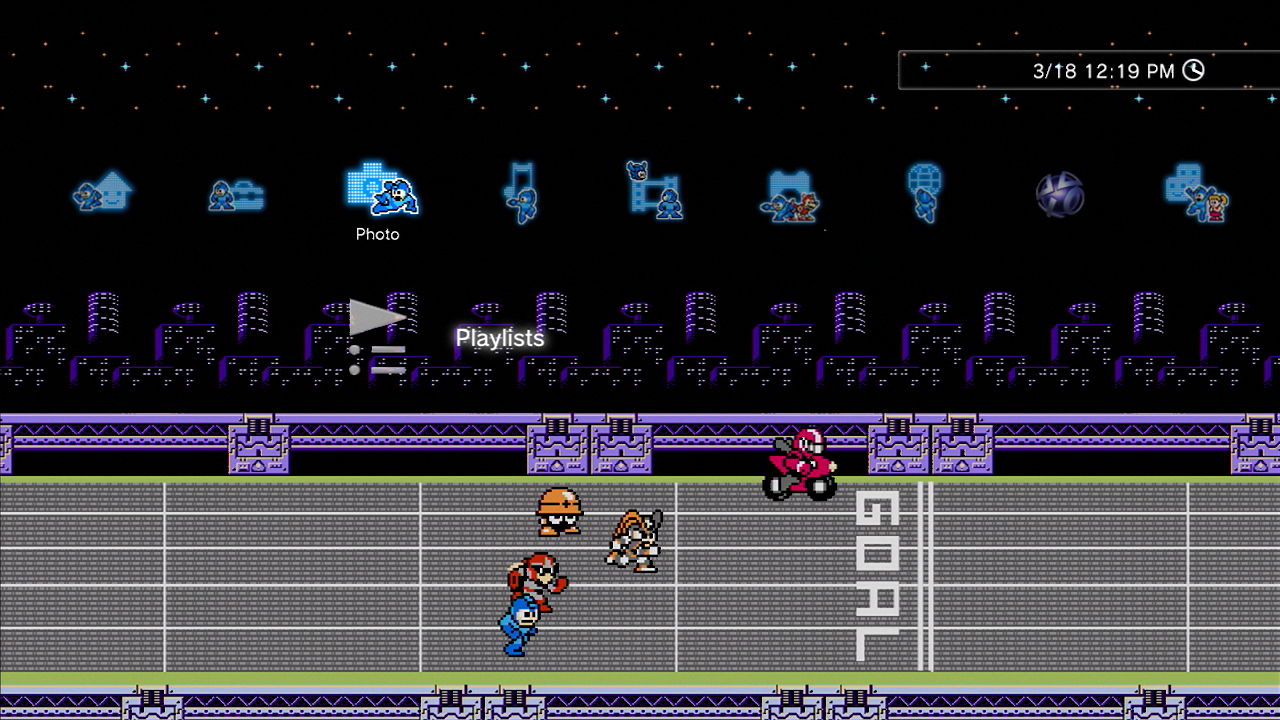This screenshot has width=1280, height=720.
Task: Open the Video film strip category
Action: point(655,190)
